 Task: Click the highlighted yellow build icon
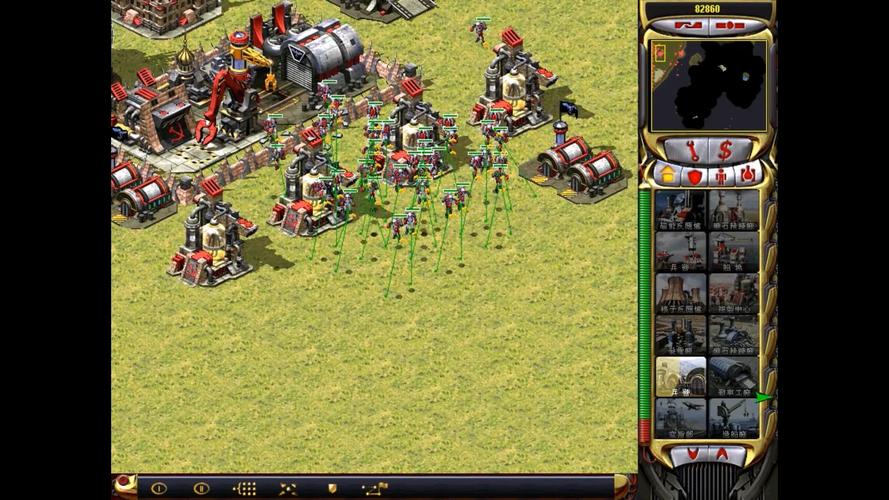pyautogui.click(x=681, y=376)
